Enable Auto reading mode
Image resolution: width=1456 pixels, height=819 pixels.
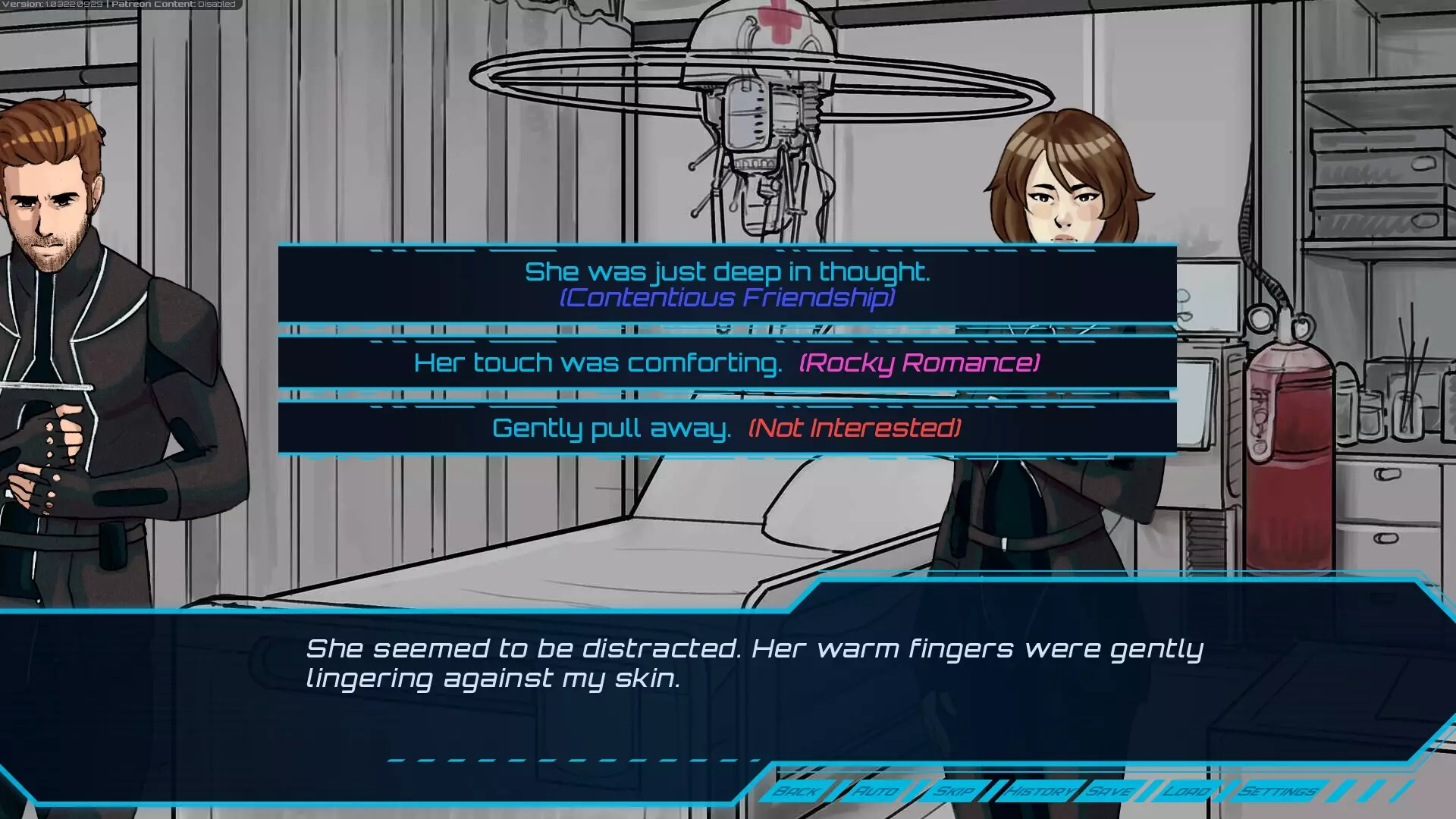click(x=877, y=791)
